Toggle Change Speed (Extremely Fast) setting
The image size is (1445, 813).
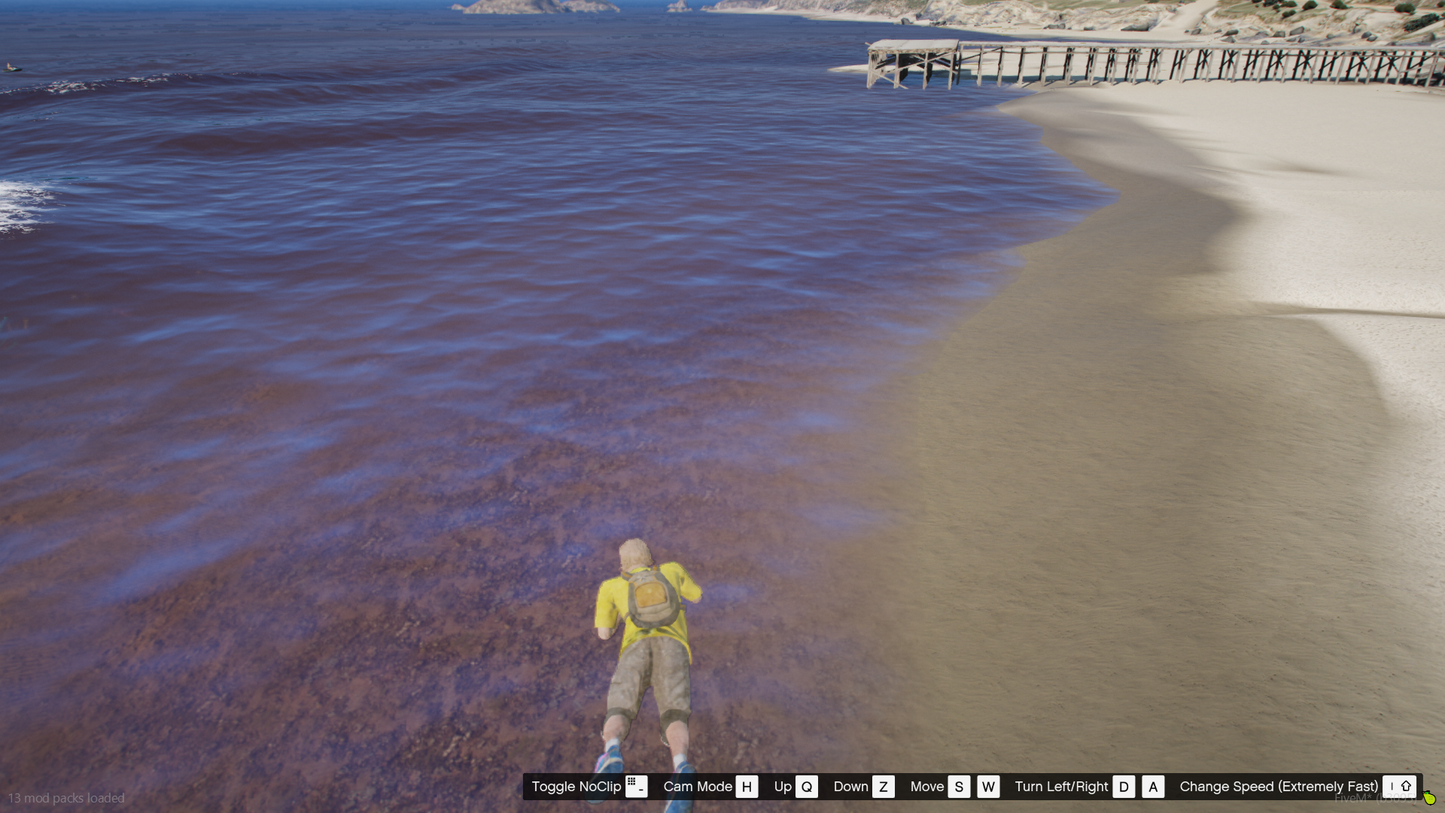(1280, 786)
